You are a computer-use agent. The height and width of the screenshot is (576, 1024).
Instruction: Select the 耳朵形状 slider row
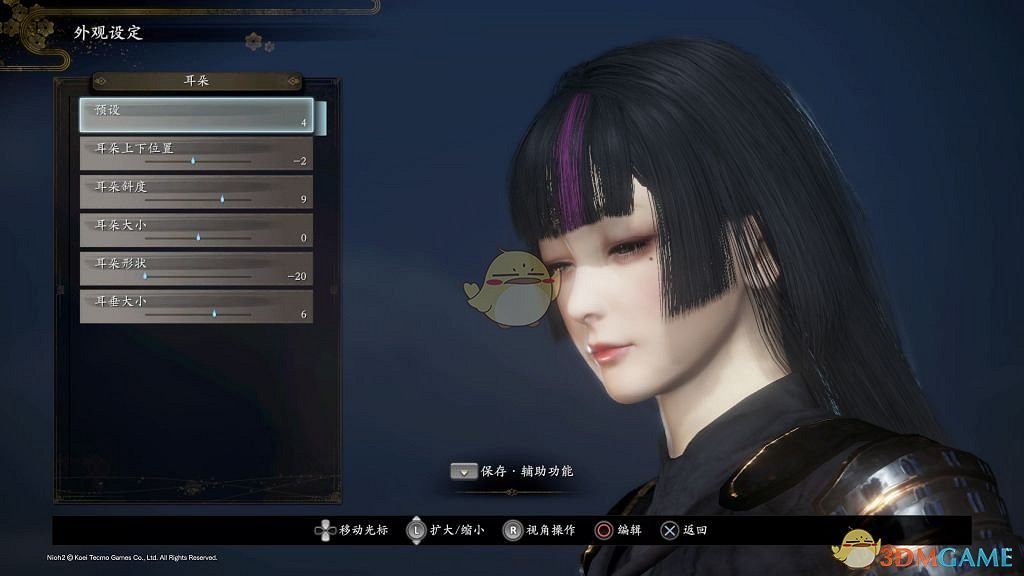(x=196, y=268)
